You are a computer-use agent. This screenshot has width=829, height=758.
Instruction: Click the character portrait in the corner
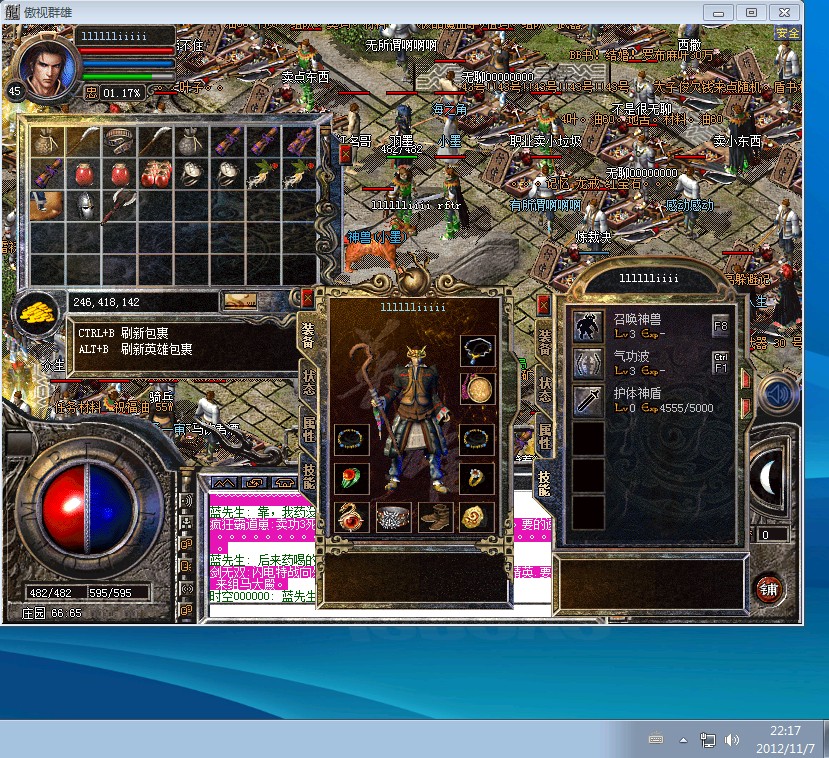pyautogui.click(x=45, y=66)
